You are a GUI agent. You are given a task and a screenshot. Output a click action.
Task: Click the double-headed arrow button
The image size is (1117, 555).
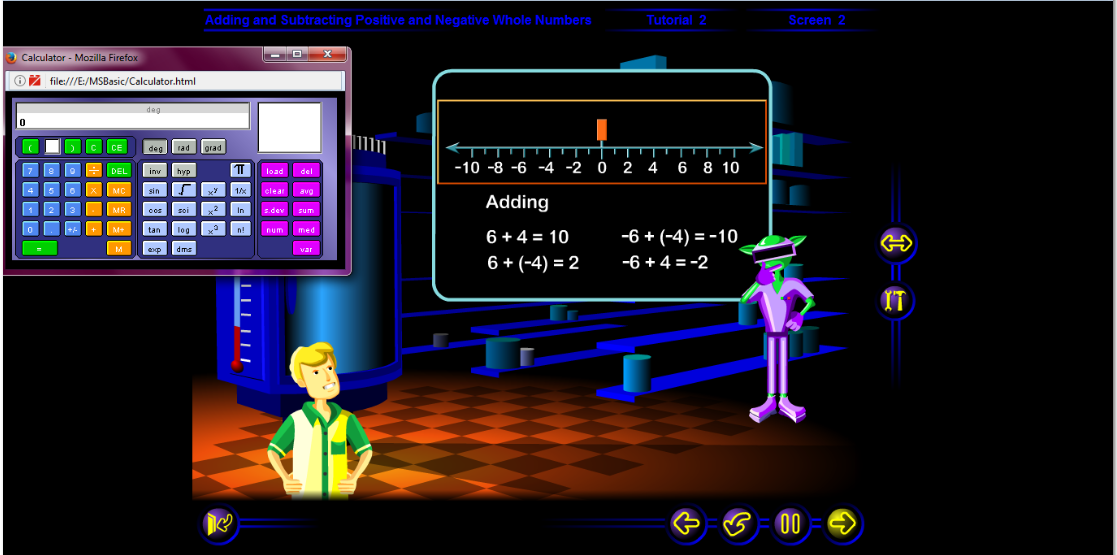click(895, 242)
